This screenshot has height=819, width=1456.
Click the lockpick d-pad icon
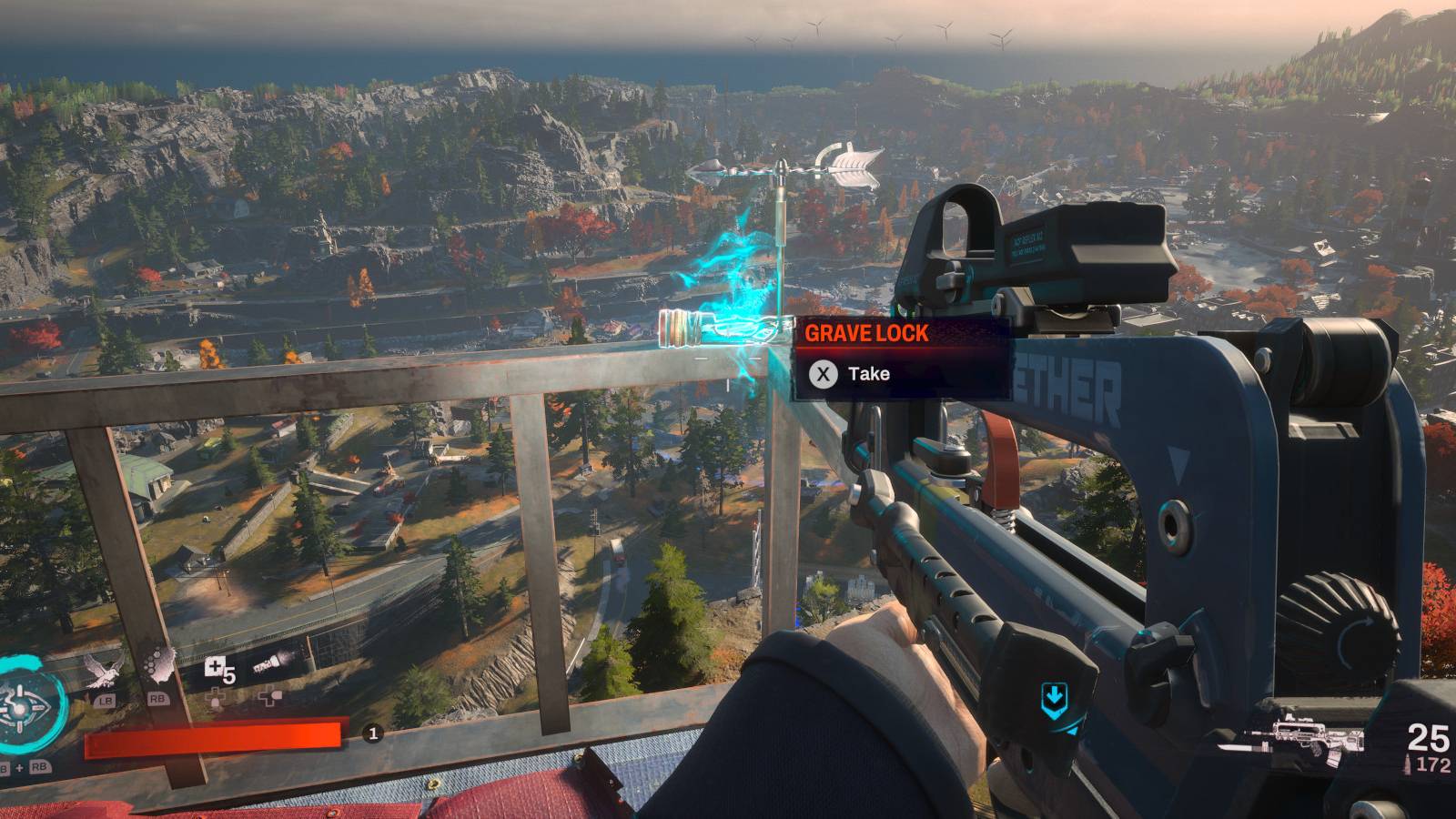[217, 698]
